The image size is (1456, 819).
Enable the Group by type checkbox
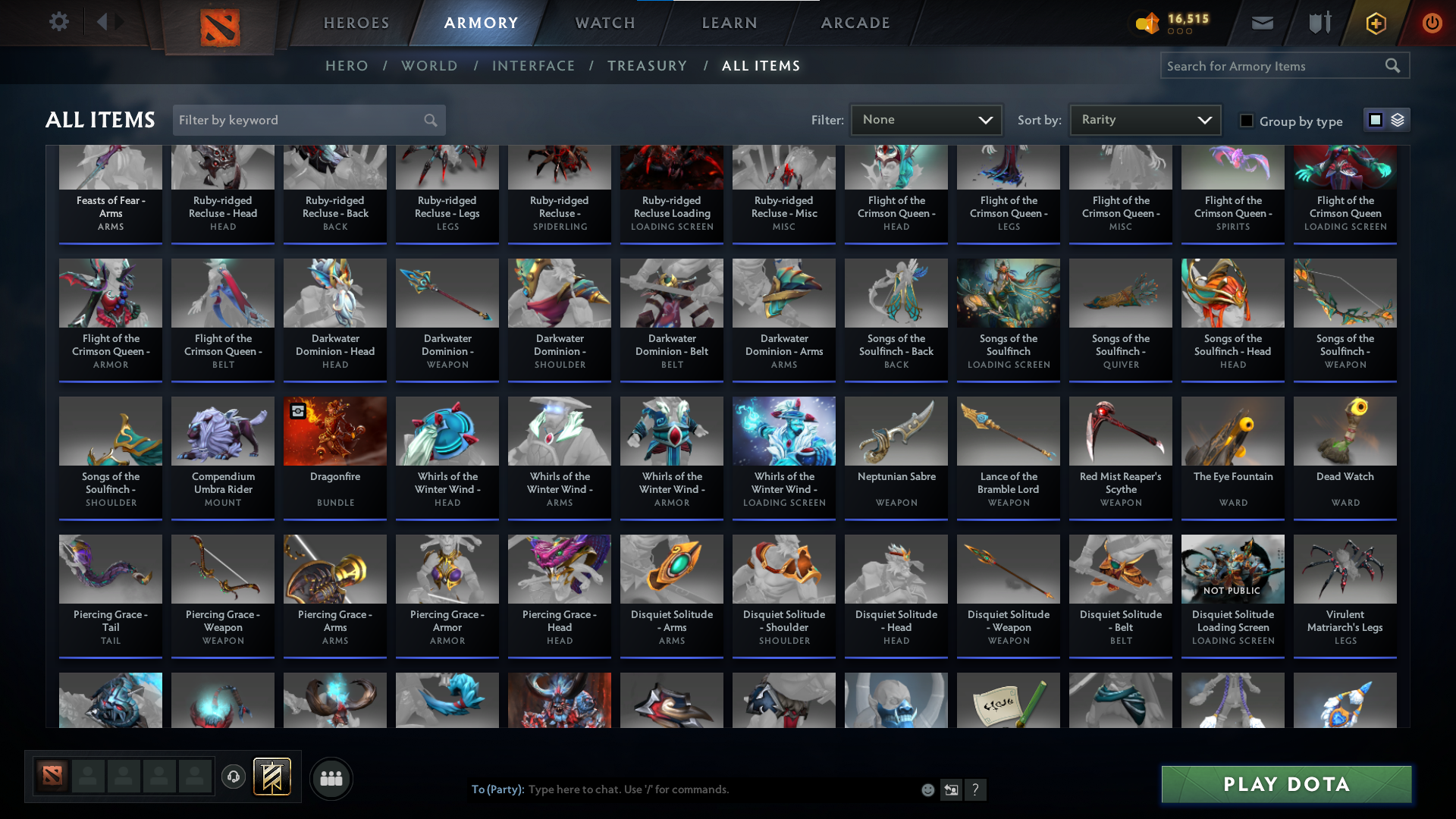(1246, 121)
